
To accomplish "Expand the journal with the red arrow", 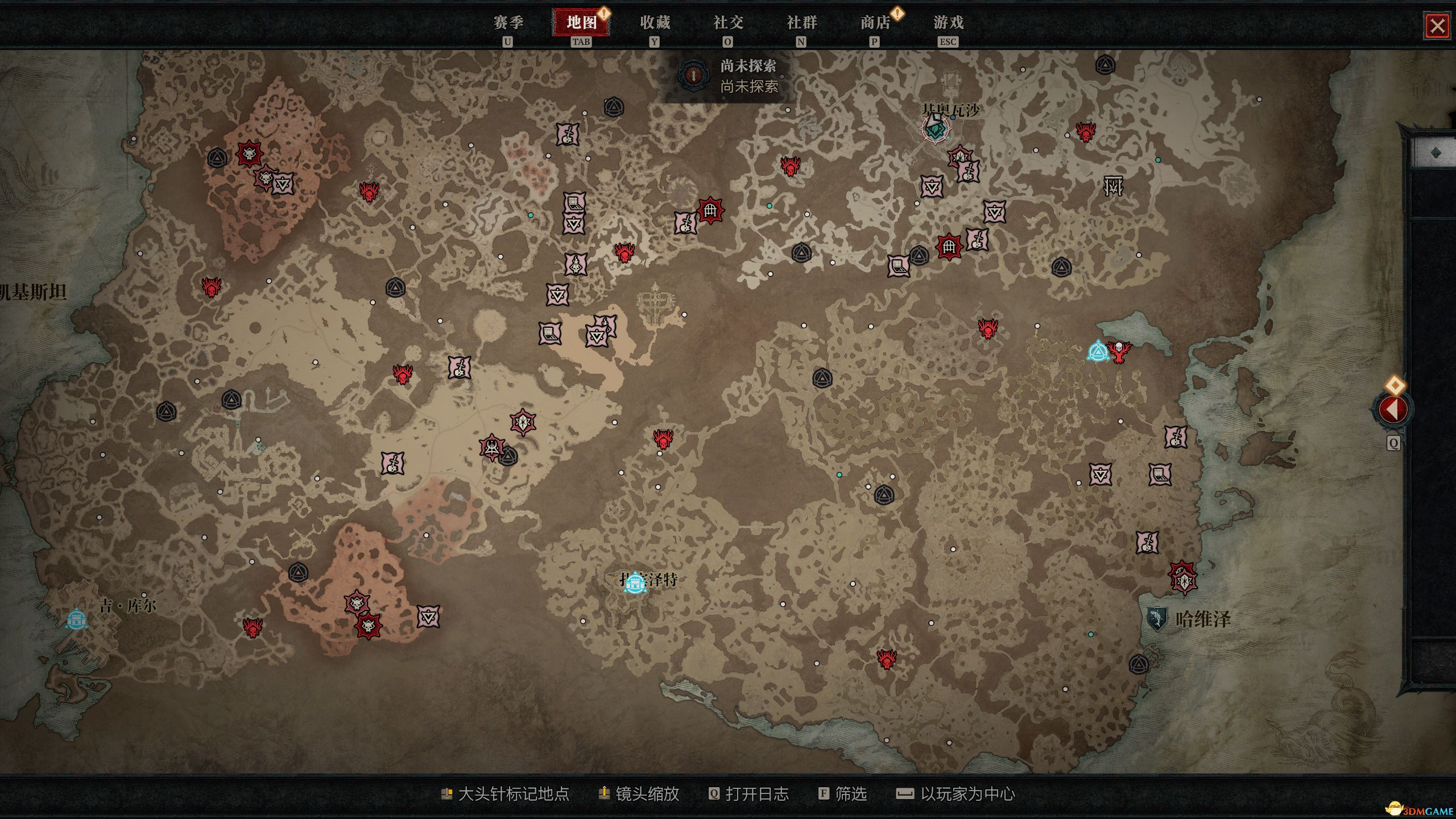I will [1392, 409].
